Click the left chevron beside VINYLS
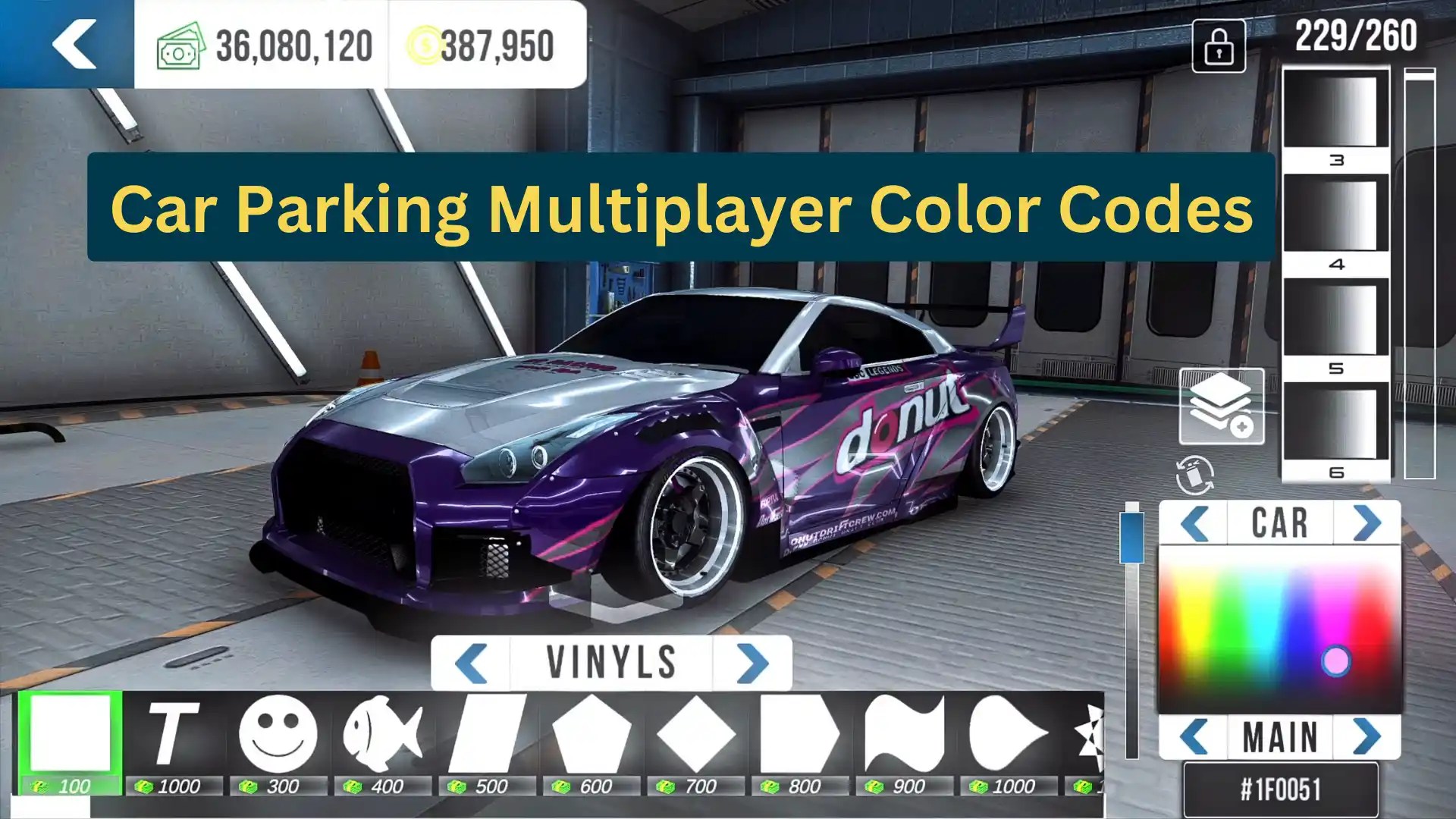The height and width of the screenshot is (819, 1456). coord(472,661)
